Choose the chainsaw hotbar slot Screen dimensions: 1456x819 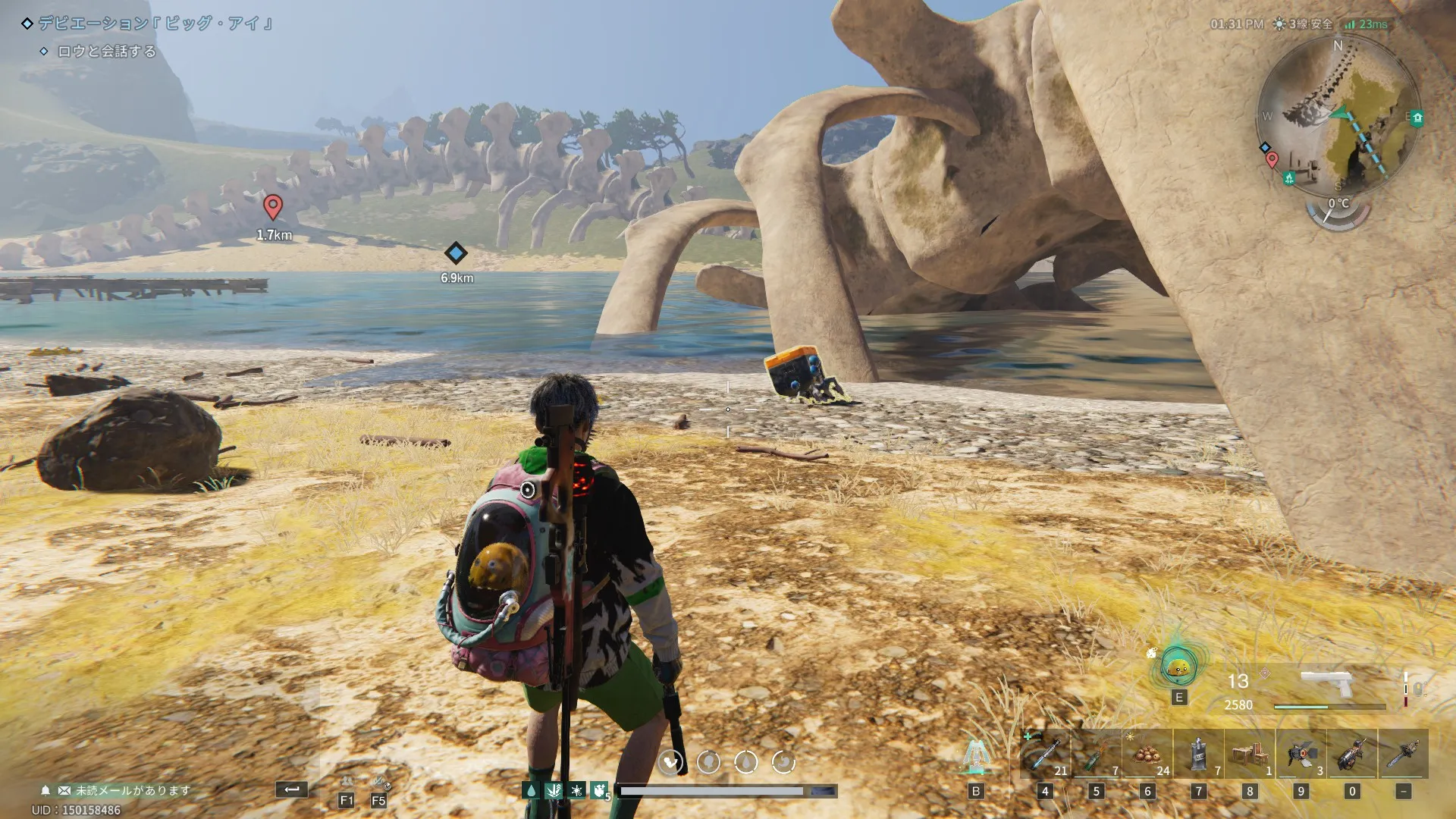pos(1404,754)
